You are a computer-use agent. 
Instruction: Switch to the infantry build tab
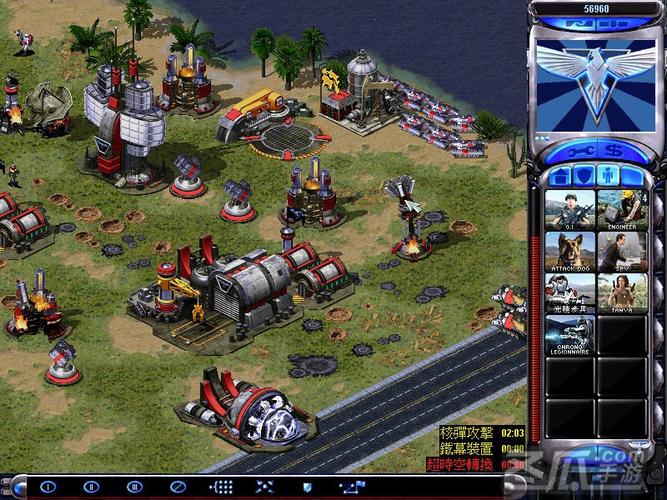coord(607,176)
